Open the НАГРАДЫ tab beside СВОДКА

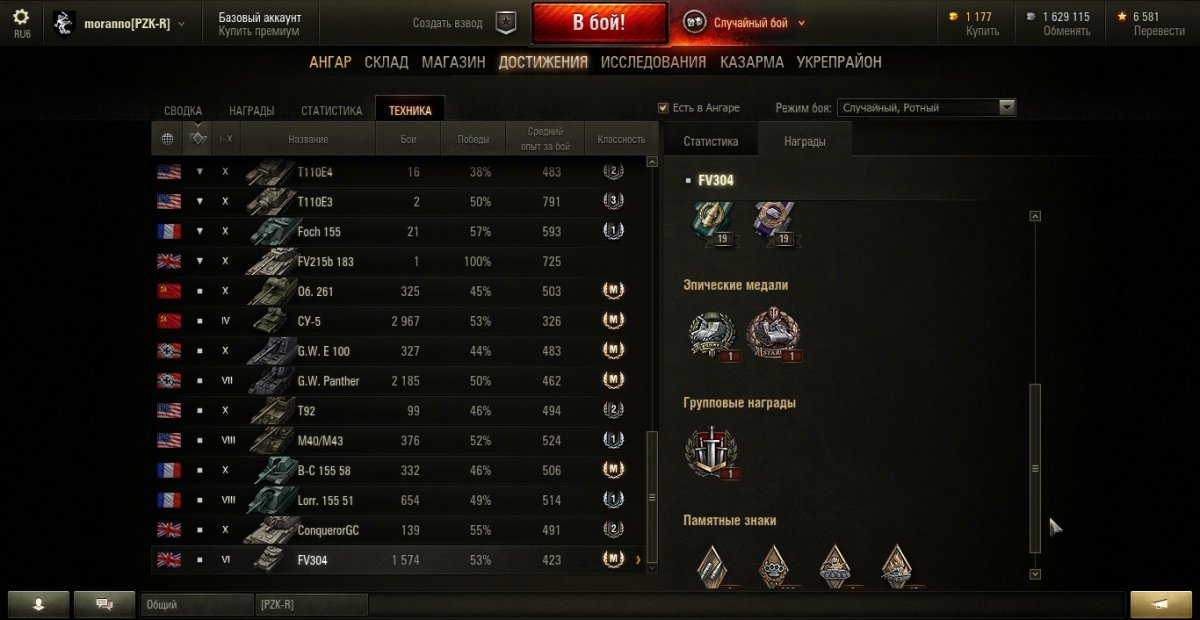(x=252, y=111)
